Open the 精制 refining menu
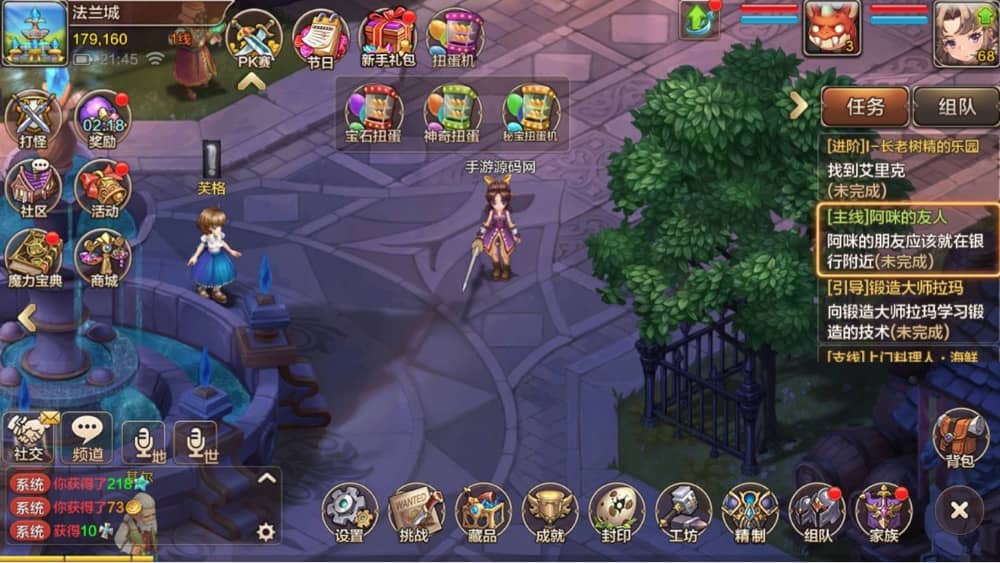Image resolution: width=1000 pixels, height=563 pixels. click(750, 510)
